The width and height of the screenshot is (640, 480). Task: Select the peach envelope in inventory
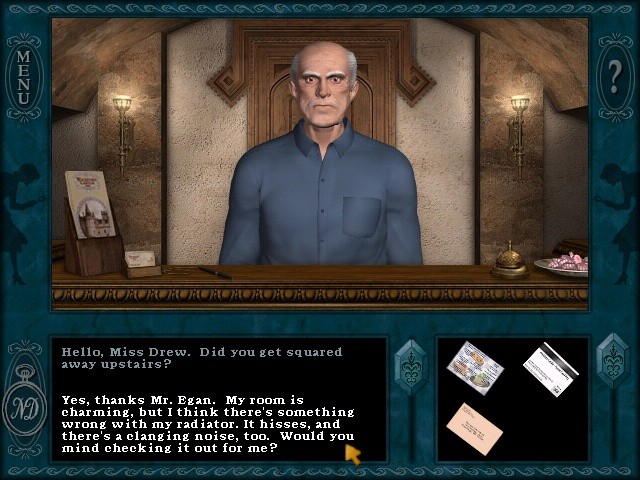click(x=474, y=427)
